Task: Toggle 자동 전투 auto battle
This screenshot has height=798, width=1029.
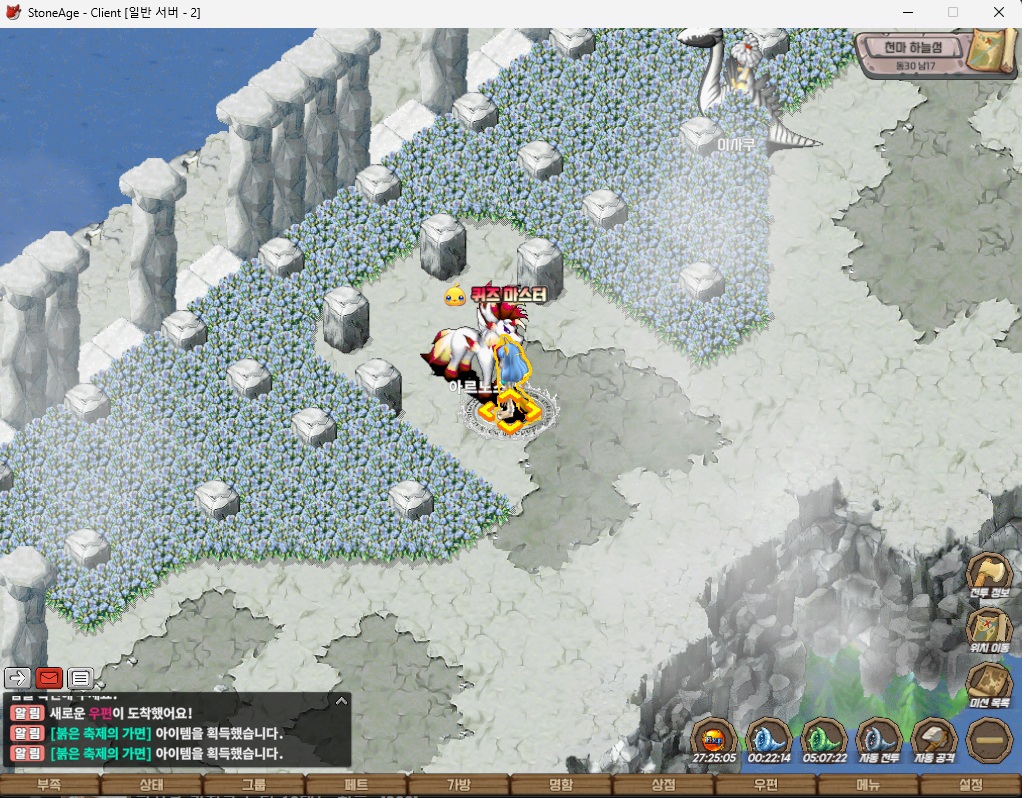Action: (x=879, y=741)
